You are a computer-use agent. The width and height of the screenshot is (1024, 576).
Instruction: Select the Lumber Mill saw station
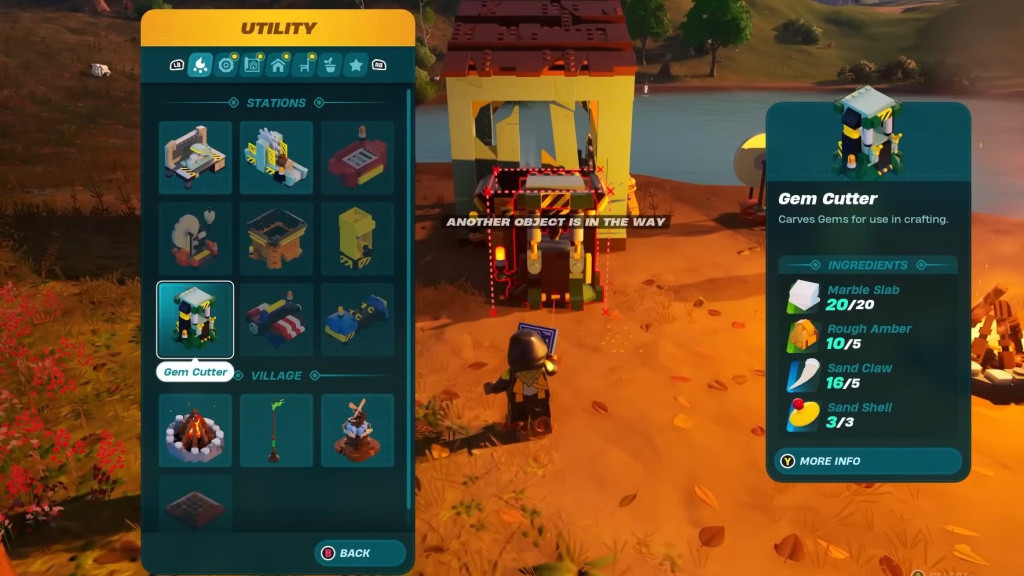[276, 158]
